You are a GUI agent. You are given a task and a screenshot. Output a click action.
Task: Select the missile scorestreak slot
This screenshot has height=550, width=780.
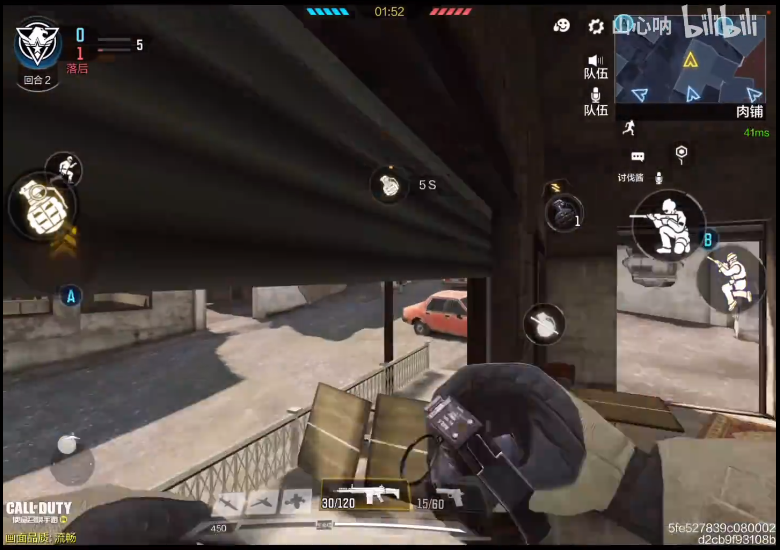tap(229, 503)
